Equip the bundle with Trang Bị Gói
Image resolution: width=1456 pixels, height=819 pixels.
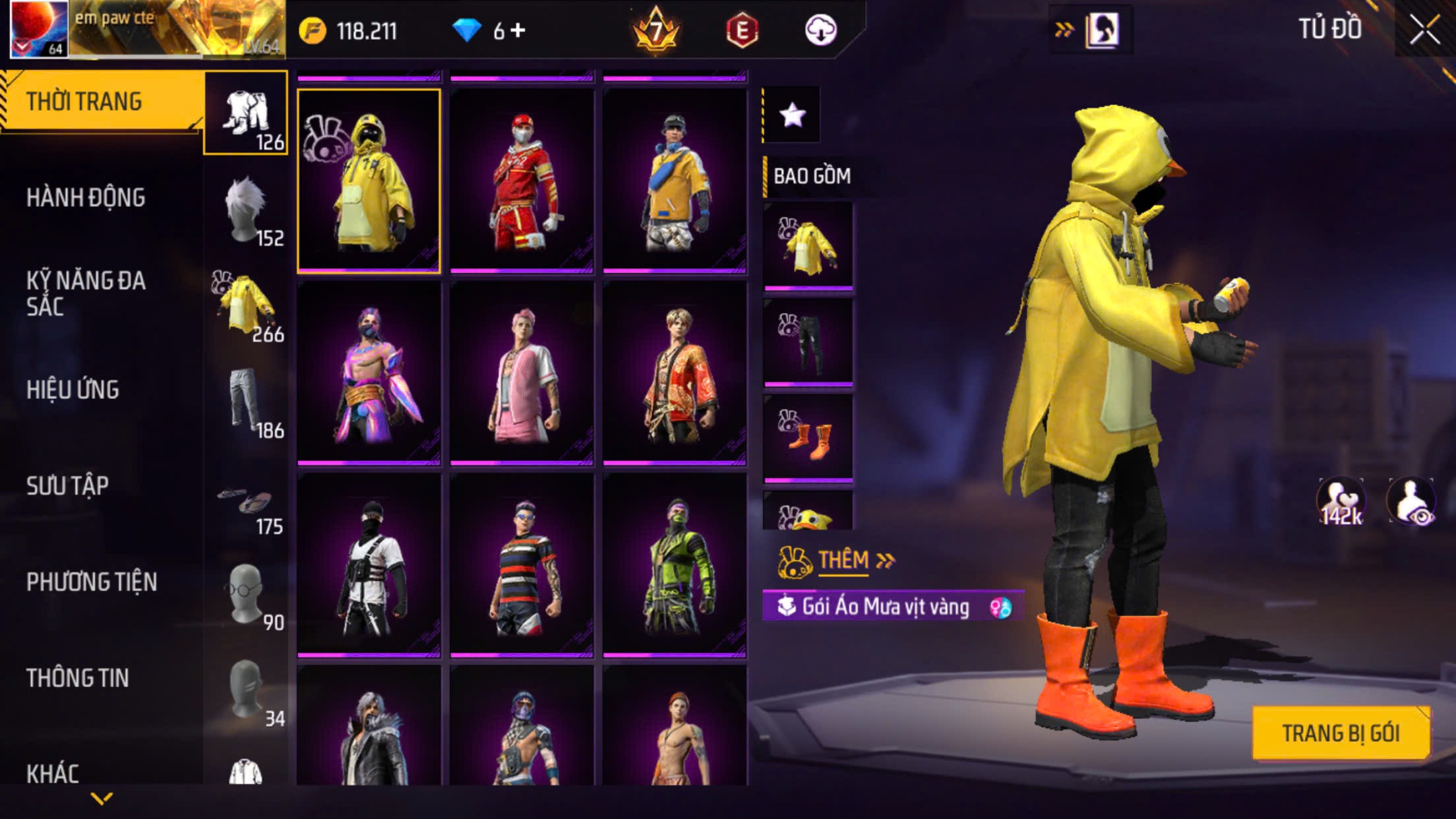pos(1340,733)
